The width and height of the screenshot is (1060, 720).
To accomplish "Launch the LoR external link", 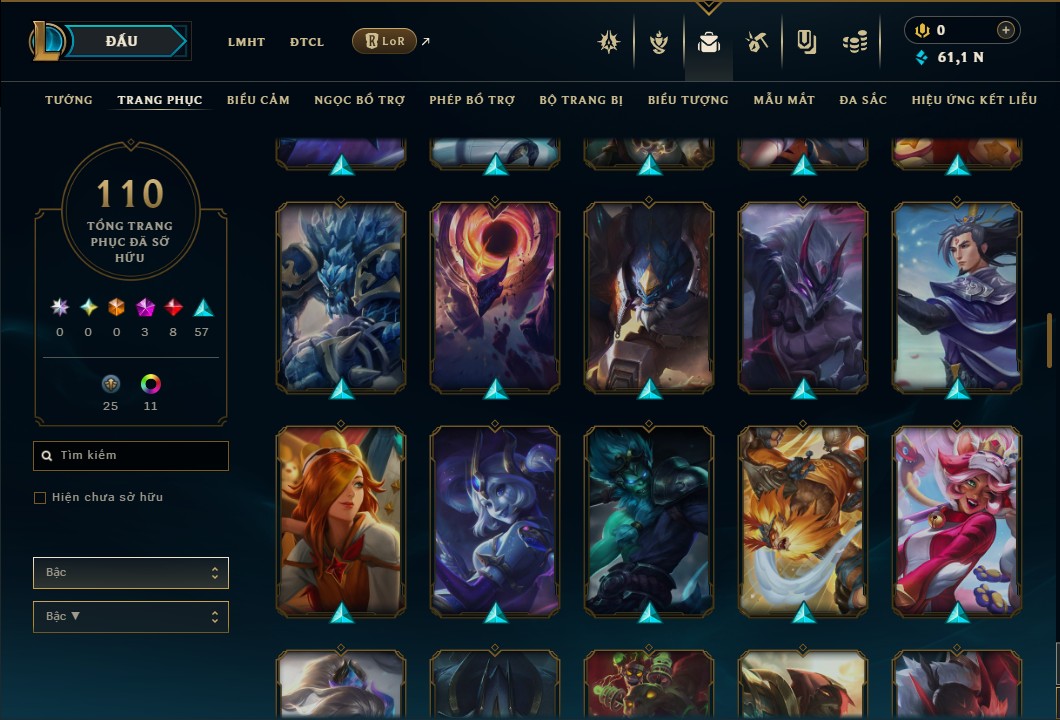I will click(x=385, y=41).
